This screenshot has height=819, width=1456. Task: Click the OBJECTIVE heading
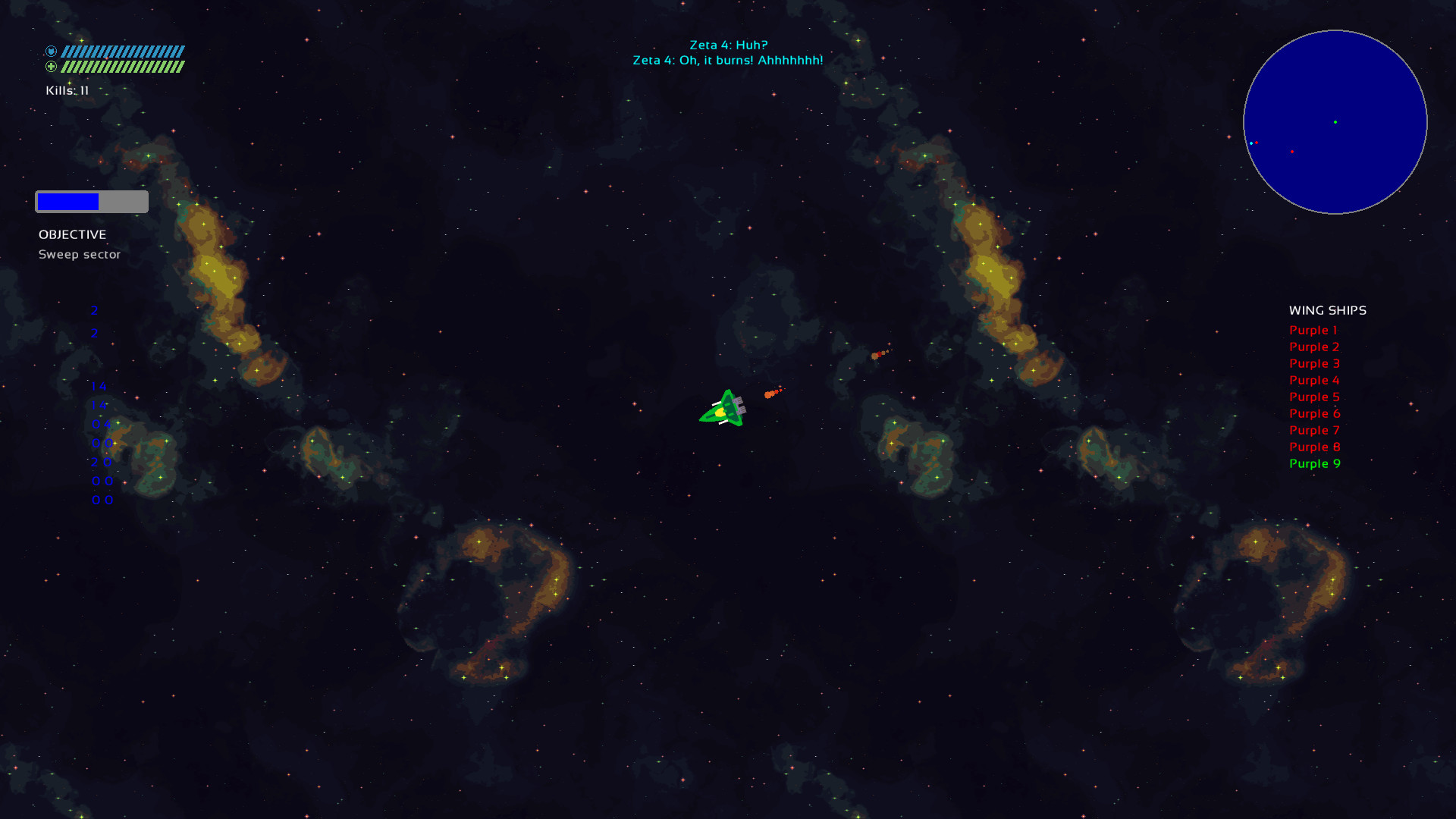pyautogui.click(x=73, y=234)
